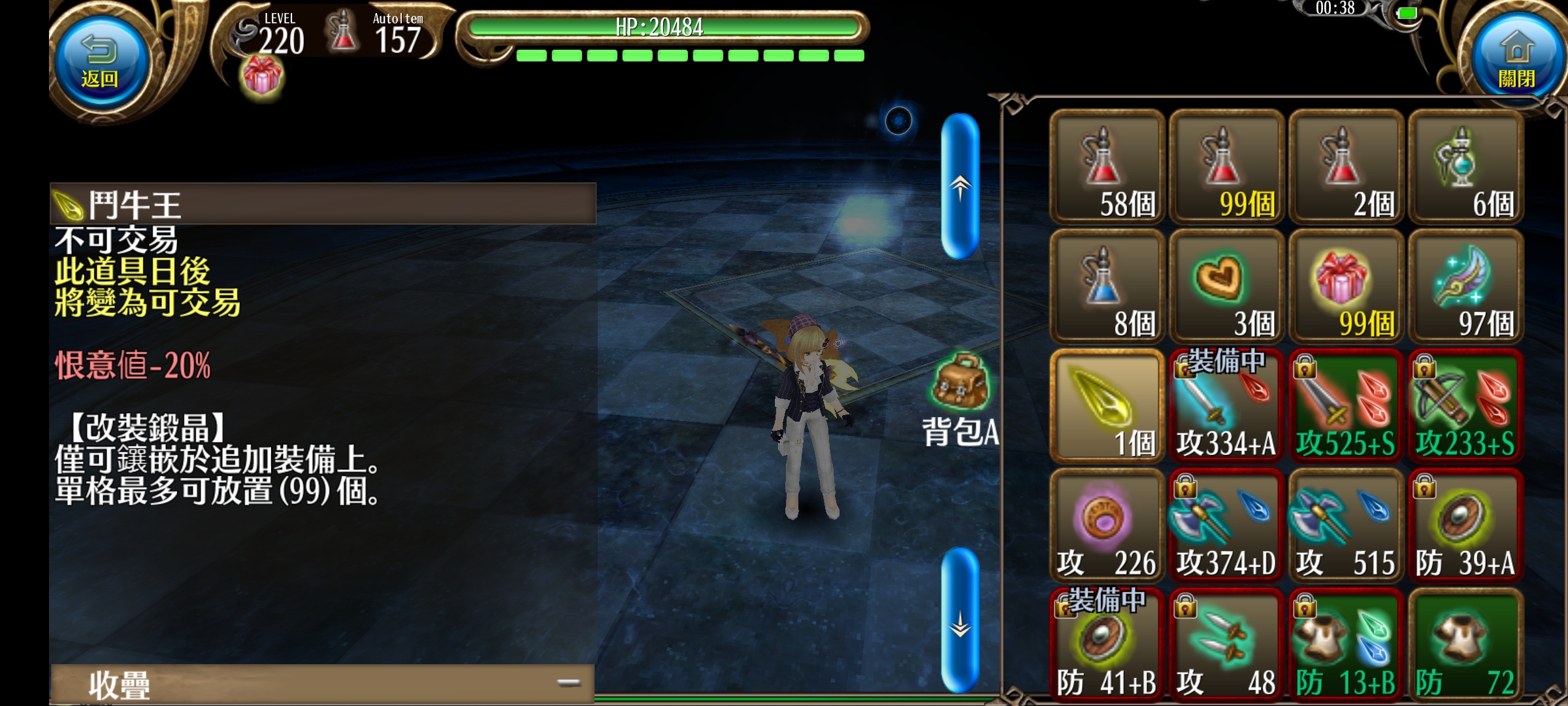Select the feather item stack of 97

coord(1465,286)
